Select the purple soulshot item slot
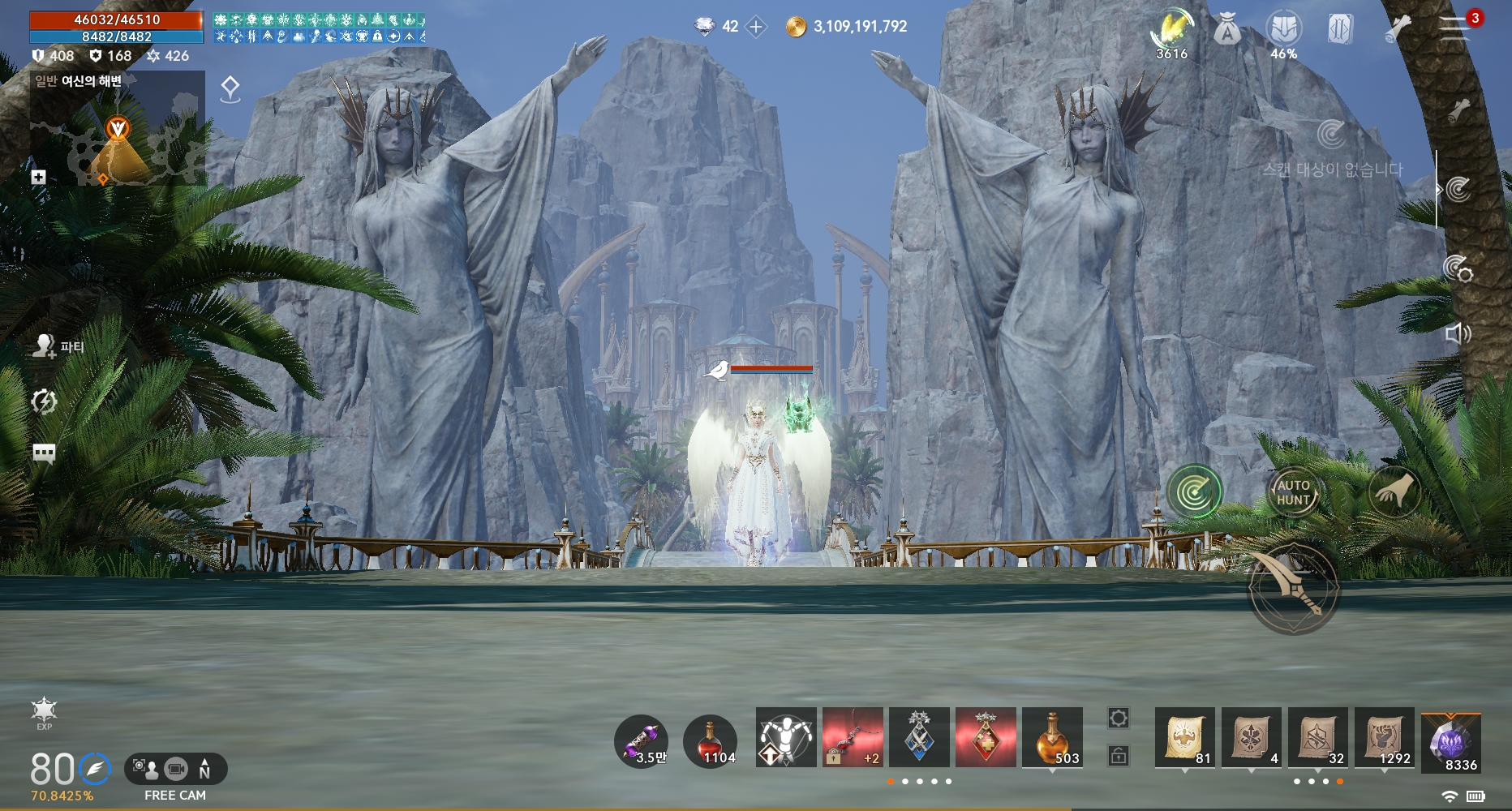Image resolution: width=1512 pixels, height=811 pixels. click(642, 741)
